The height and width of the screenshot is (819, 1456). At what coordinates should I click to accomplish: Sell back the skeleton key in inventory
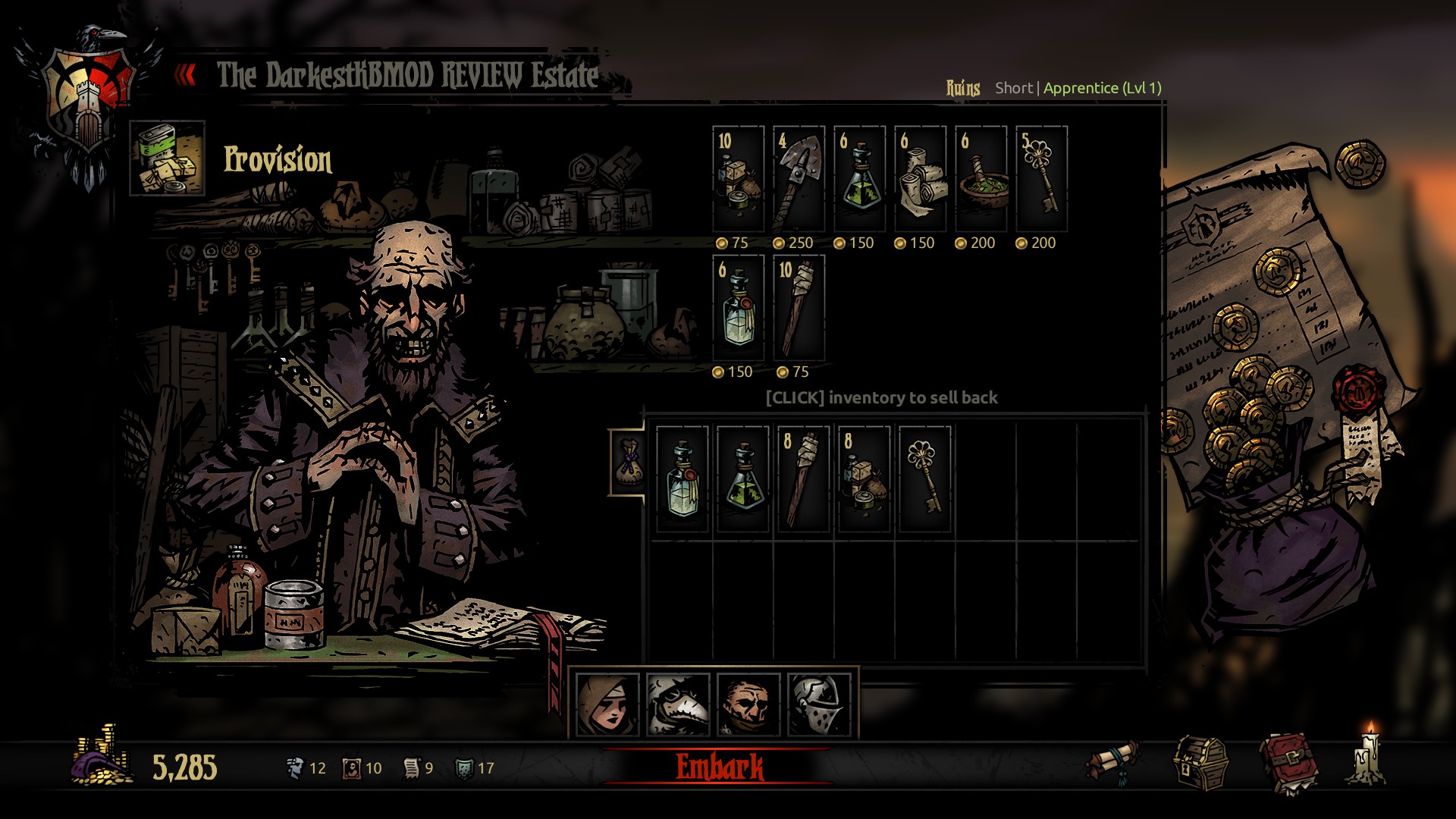(924, 479)
